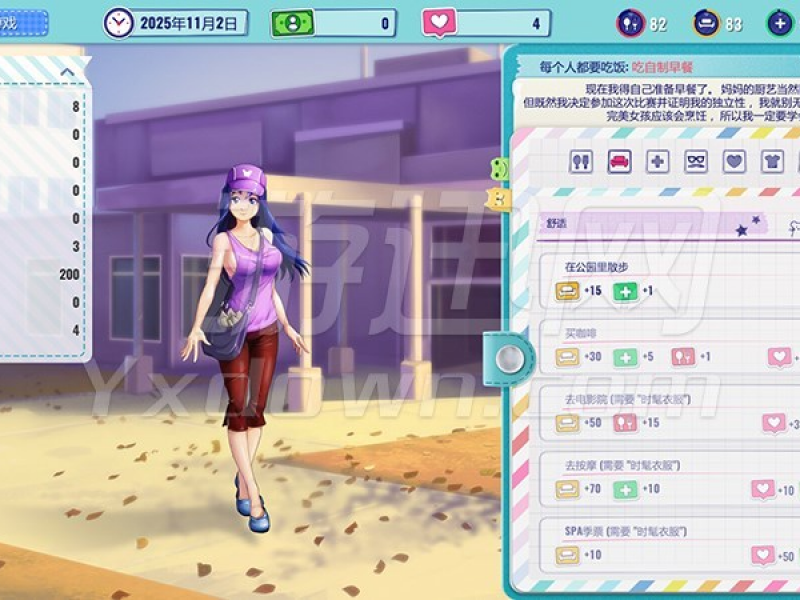
Task: Choose the glasses and mustache category tab
Action: click(x=696, y=161)
